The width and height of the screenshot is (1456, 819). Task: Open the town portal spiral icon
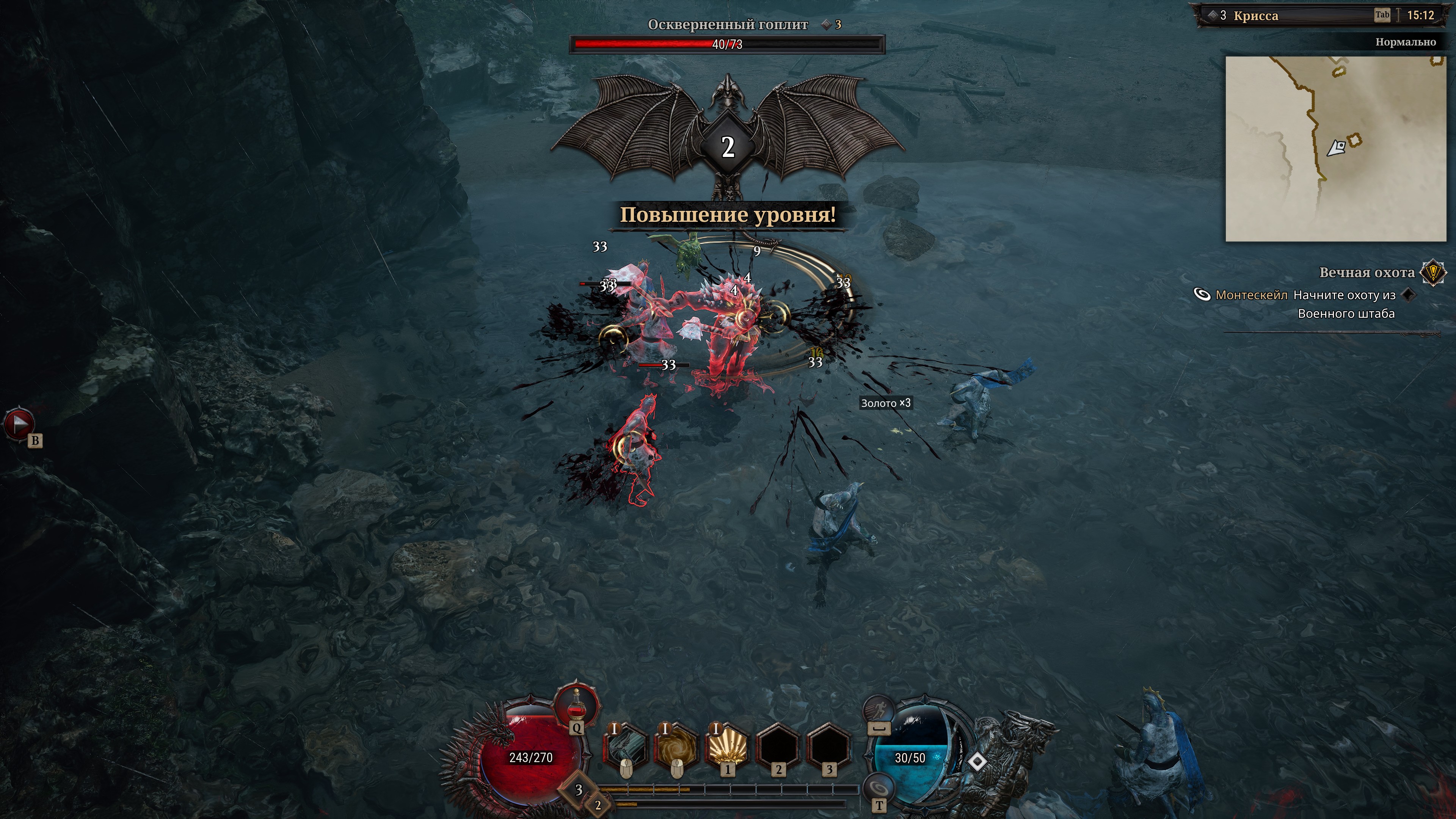(878, 788)
